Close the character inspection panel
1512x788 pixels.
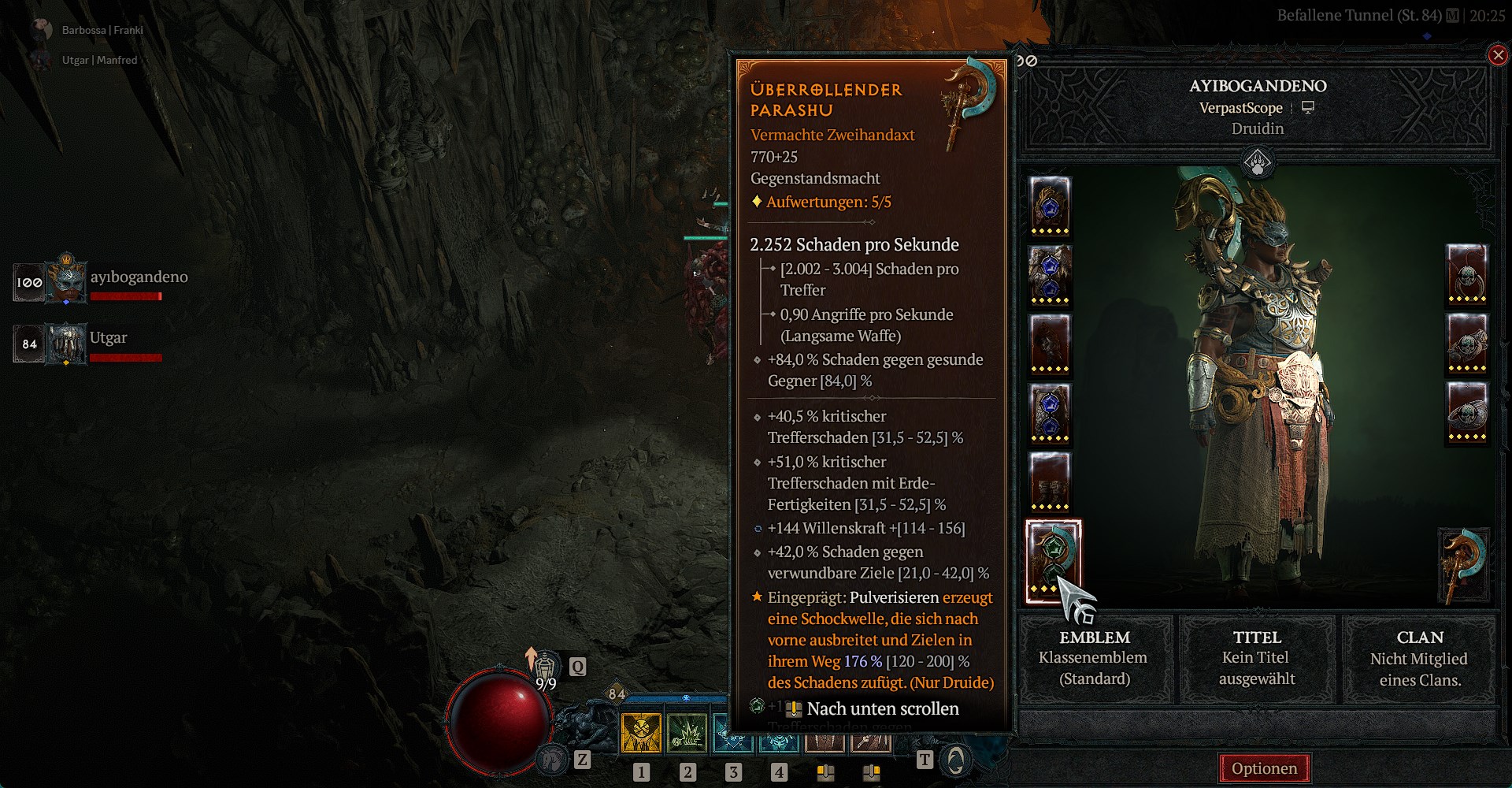tap(1497, 55)
